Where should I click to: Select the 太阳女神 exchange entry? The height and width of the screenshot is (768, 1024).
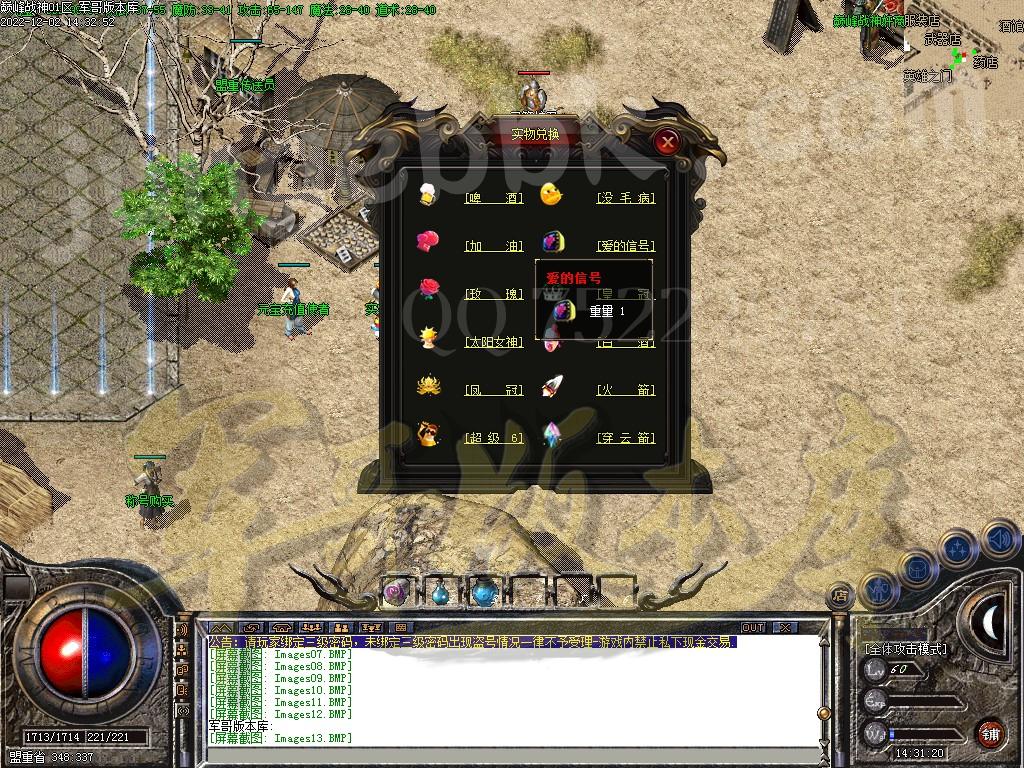tap(494, 342)
